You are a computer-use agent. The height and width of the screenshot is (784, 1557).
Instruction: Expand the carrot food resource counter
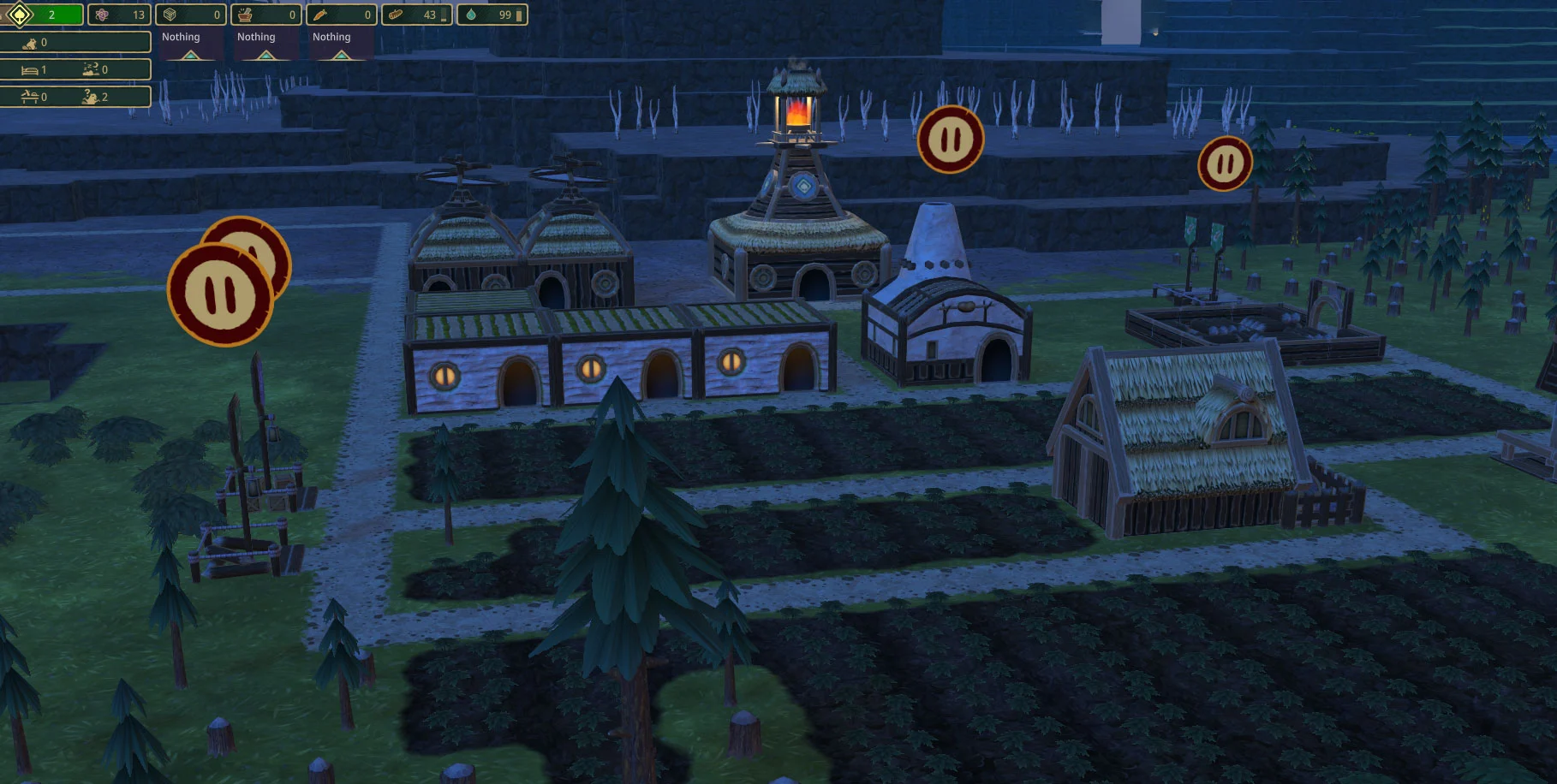click(x=342, y=15)
